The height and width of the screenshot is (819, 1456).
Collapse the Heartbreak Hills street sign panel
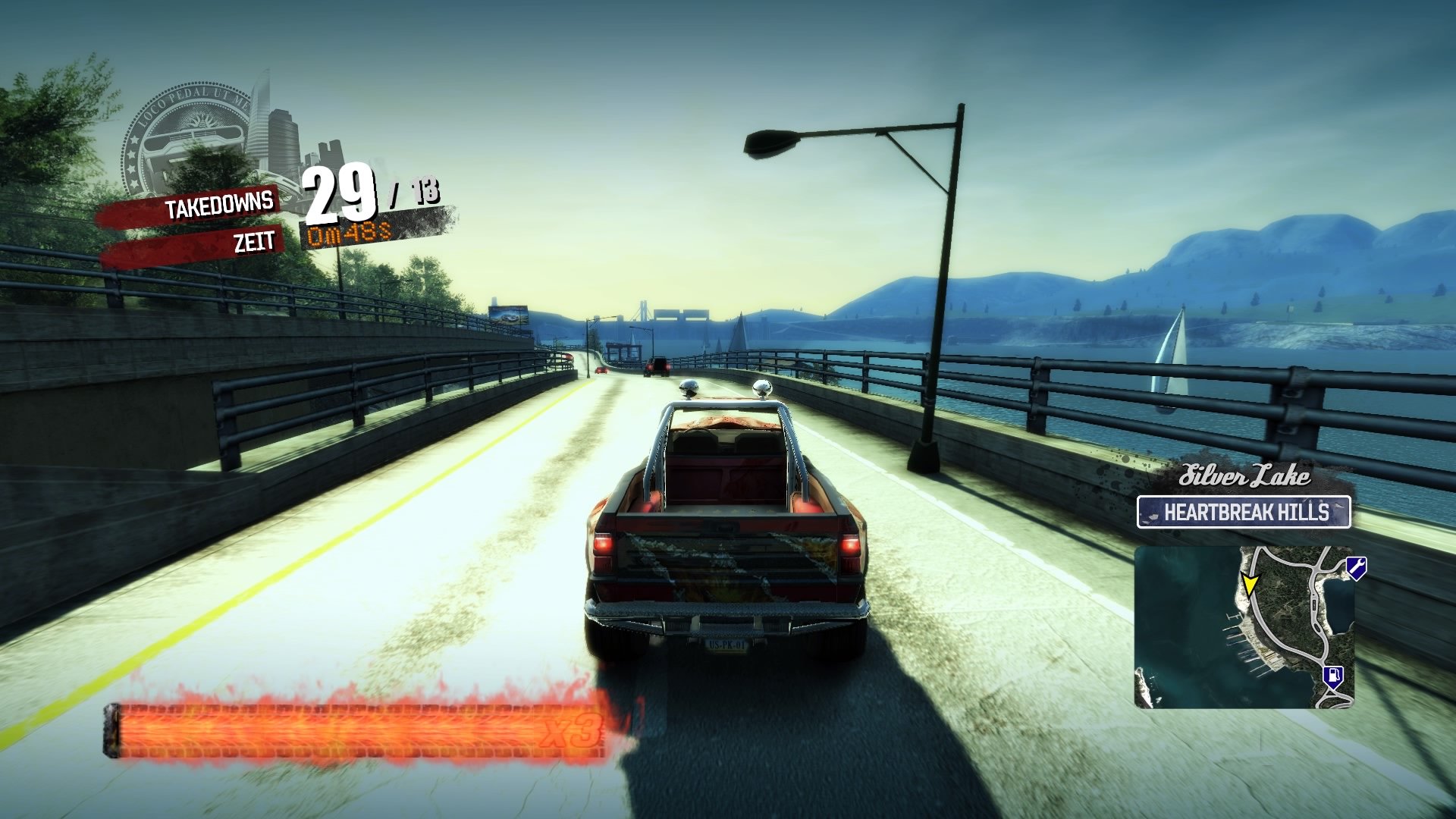click(1244, 512)
